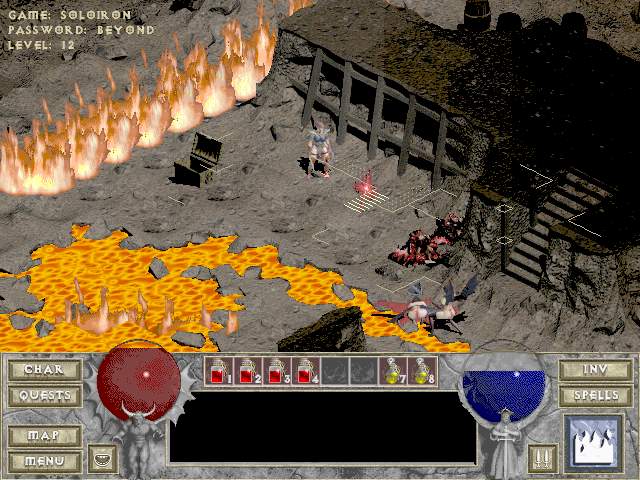Use the yellow potion in belt slot 8
Viewport: 640px width, 480px height.
point(421,372)
